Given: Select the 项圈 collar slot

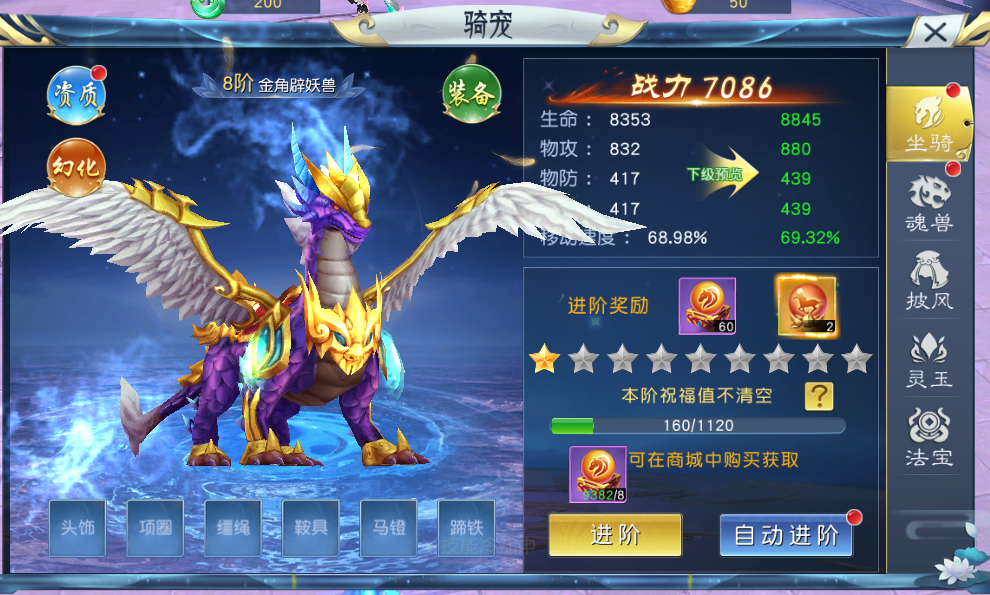Looking at the screenshot, I should [155, 527].
